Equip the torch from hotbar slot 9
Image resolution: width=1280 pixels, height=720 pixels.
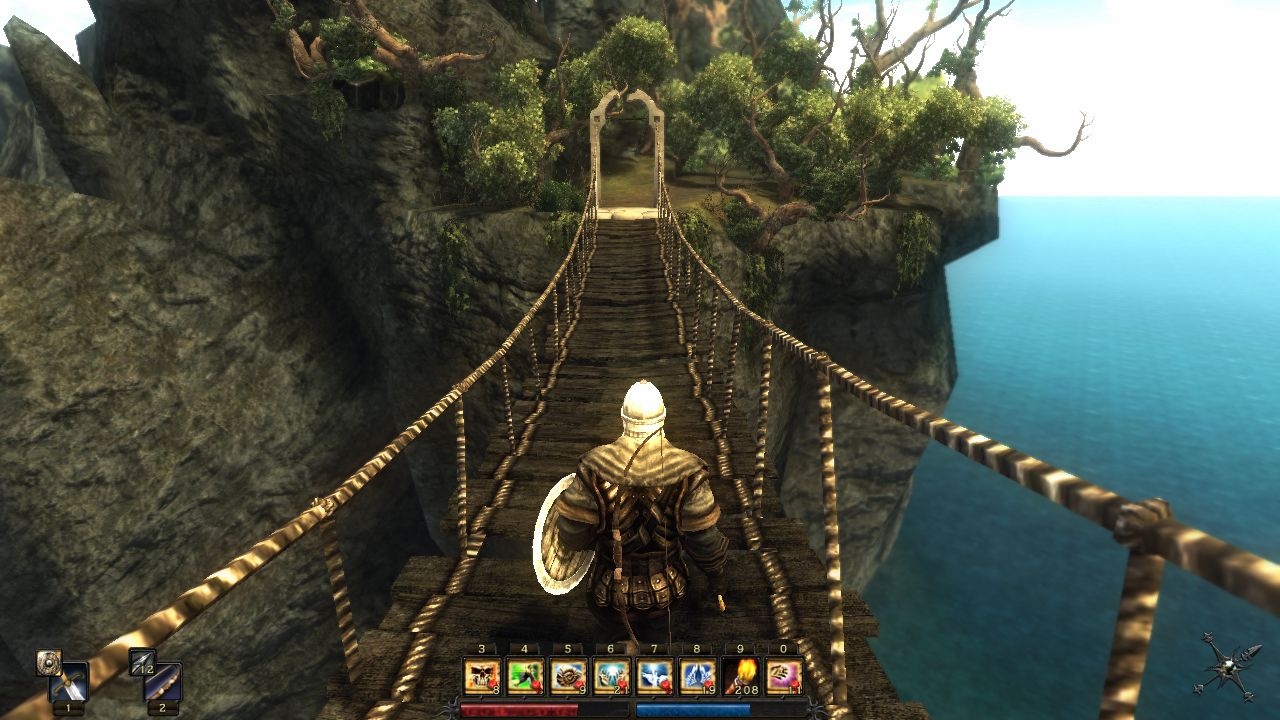click(740, 677)
